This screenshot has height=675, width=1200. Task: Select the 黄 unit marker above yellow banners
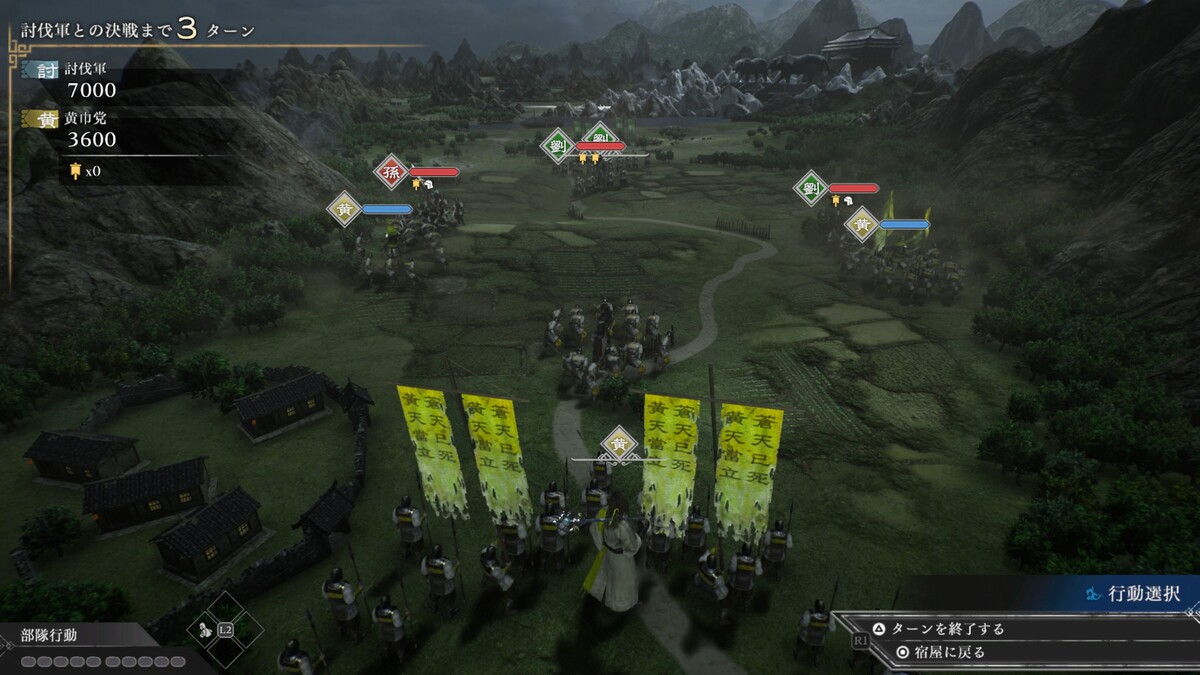pos(620,444)
